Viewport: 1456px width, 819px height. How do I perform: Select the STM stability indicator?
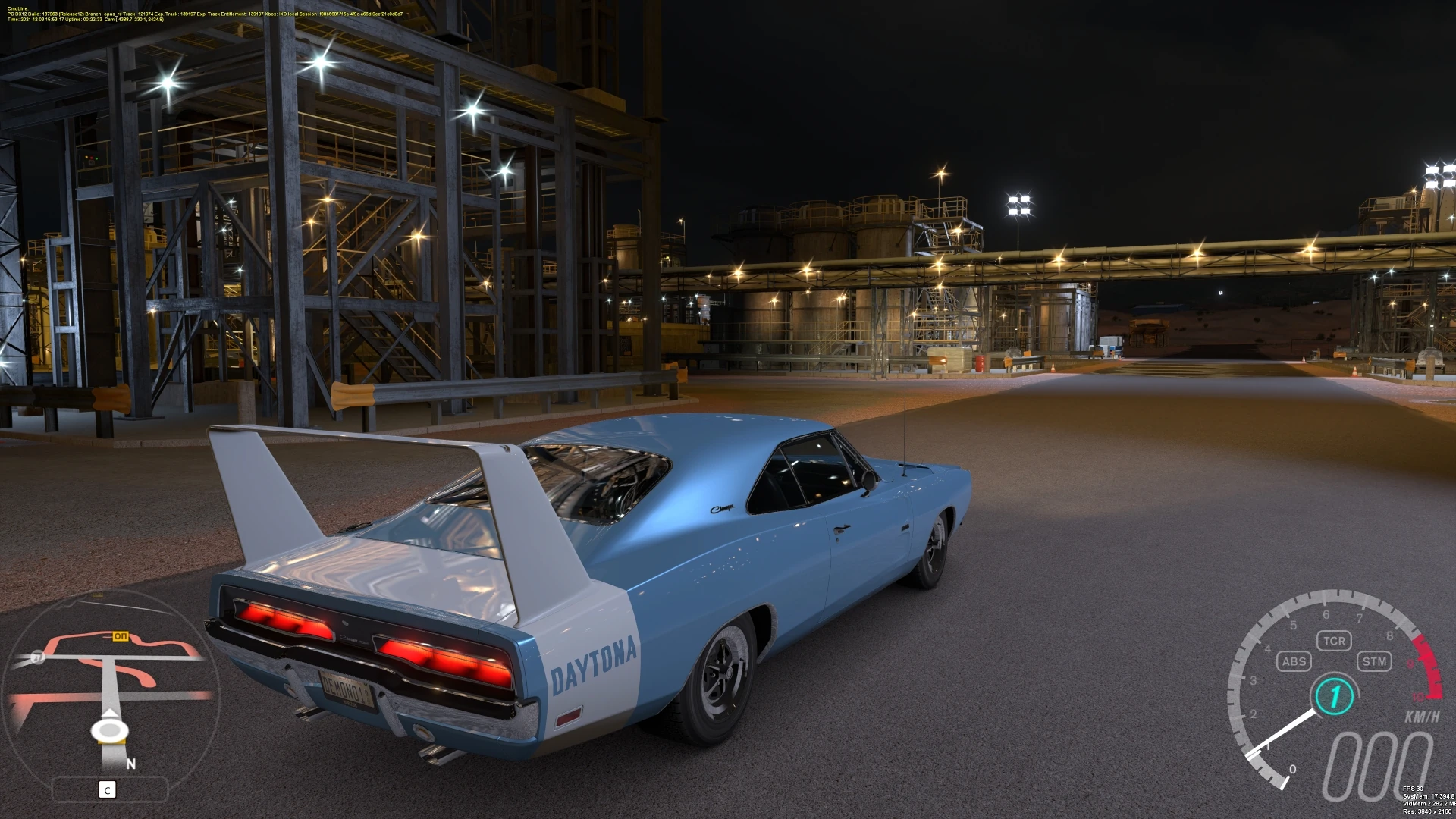[x=1374, y=661]
